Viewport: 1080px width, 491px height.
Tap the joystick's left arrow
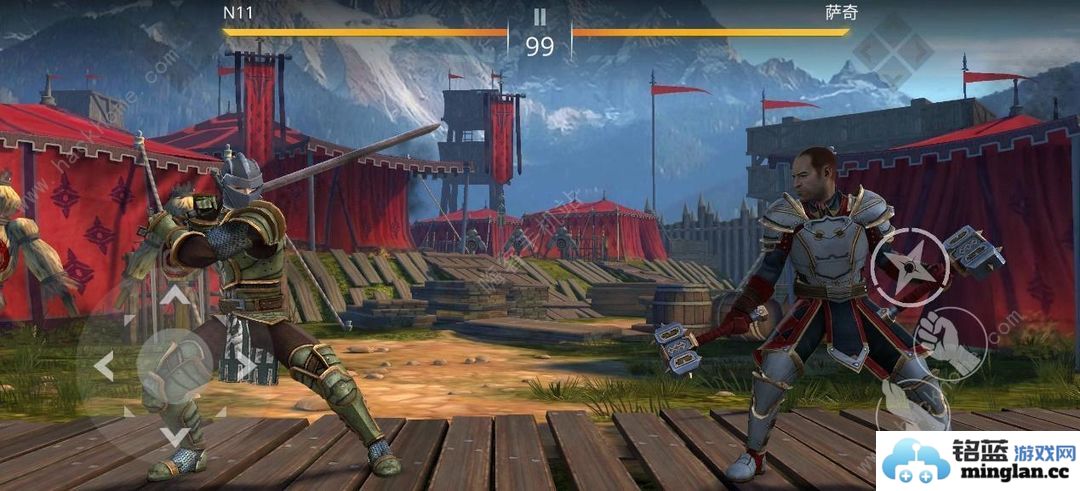point(104,366)
